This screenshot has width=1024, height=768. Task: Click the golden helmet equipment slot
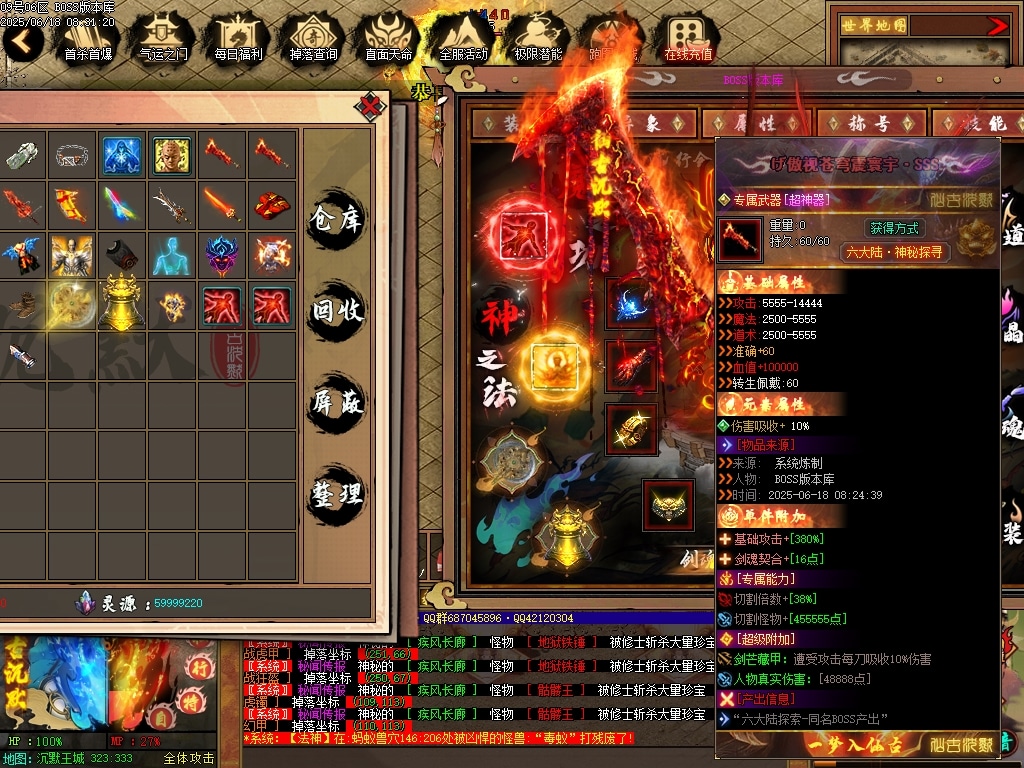(668, 505)
